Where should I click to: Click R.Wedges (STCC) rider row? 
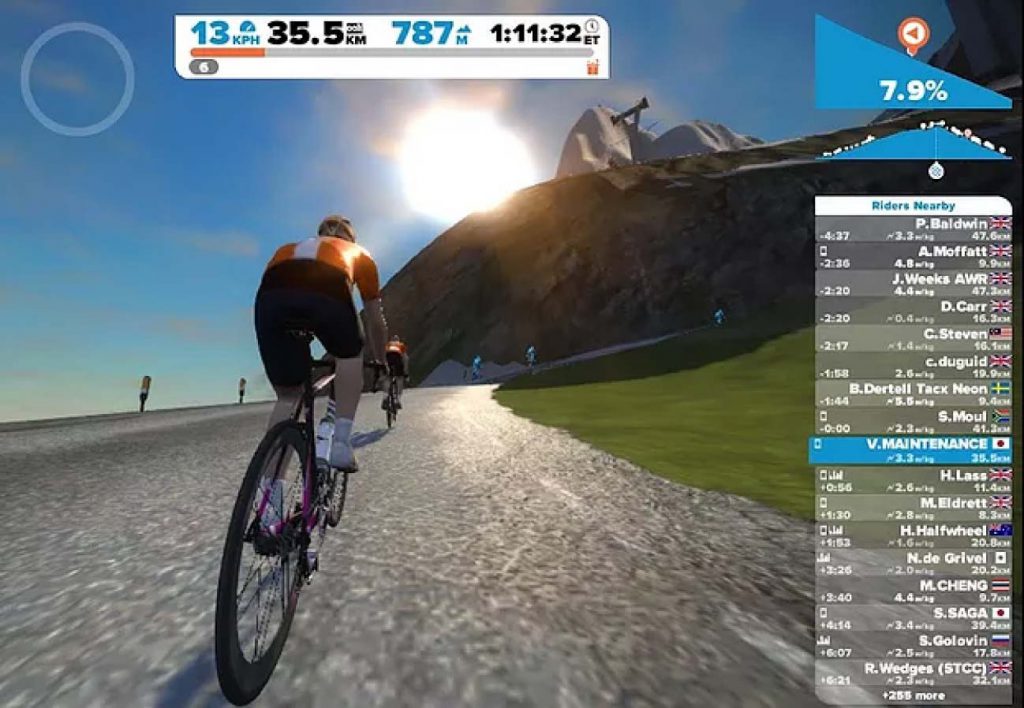point(914,672)
